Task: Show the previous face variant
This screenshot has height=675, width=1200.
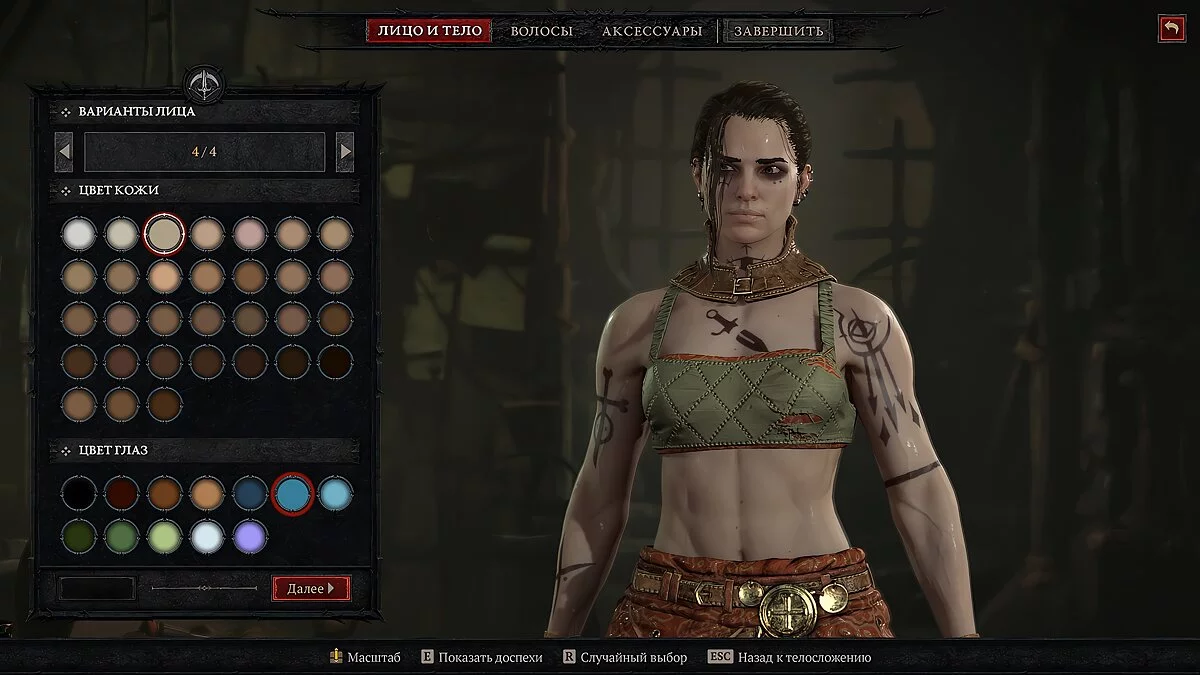Action: coord(64,152)
